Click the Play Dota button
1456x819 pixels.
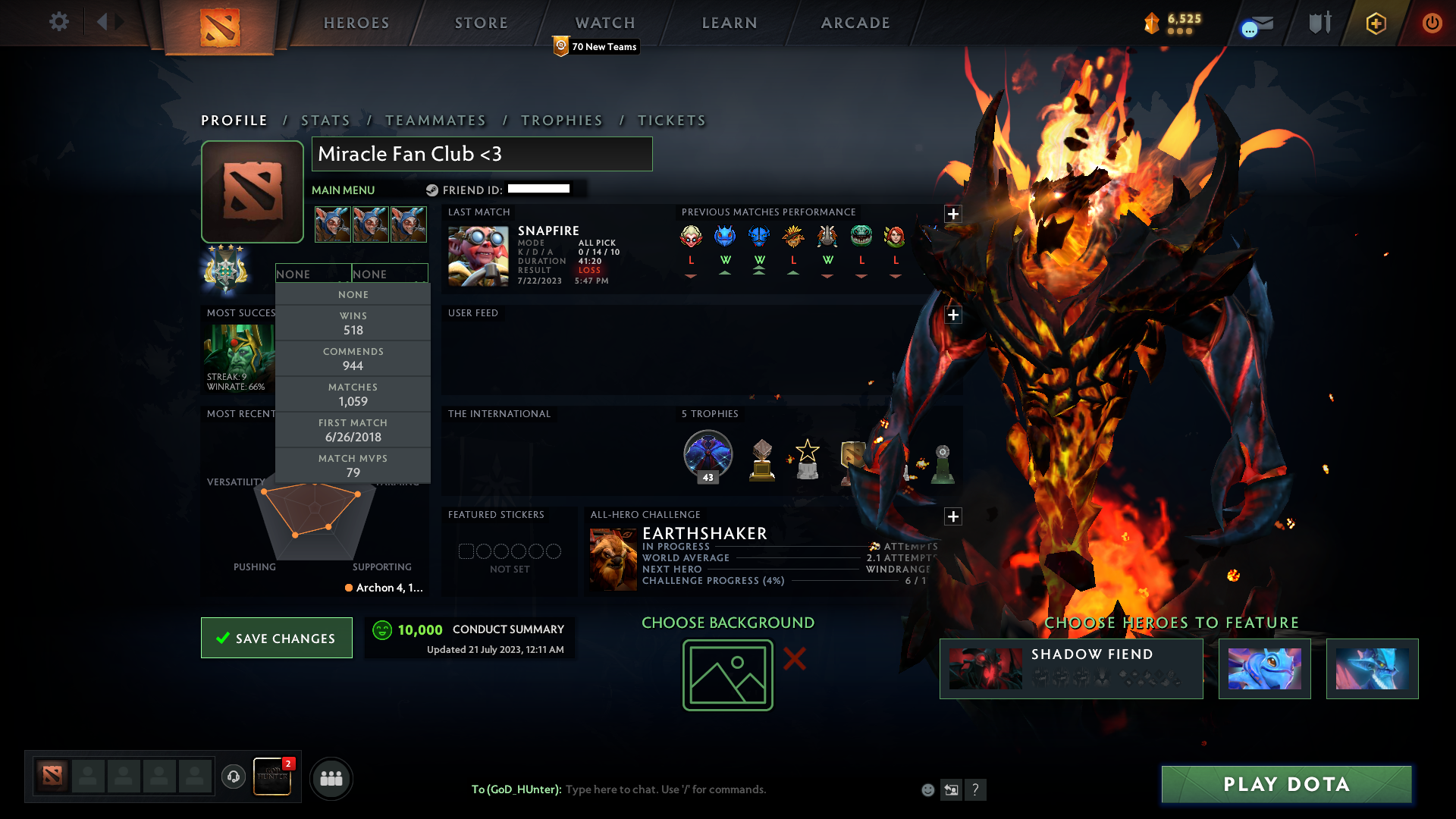point(1285,784)
